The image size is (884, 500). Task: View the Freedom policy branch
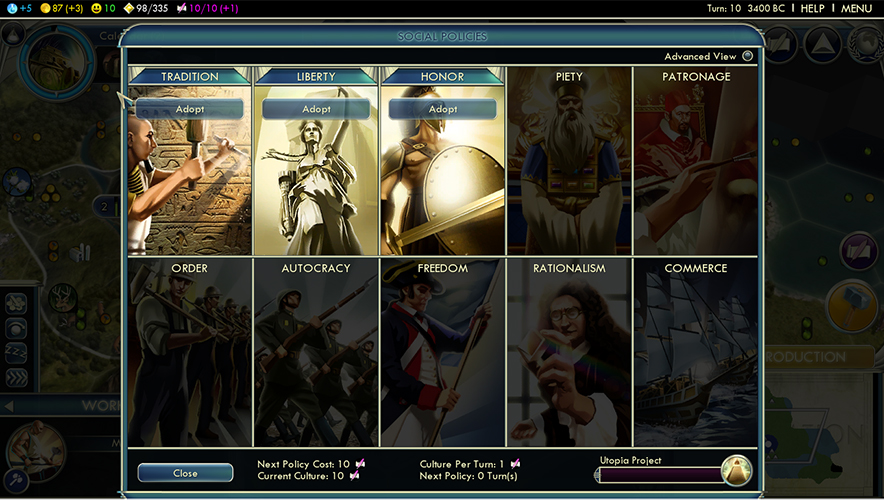click(x=443, y=352)
